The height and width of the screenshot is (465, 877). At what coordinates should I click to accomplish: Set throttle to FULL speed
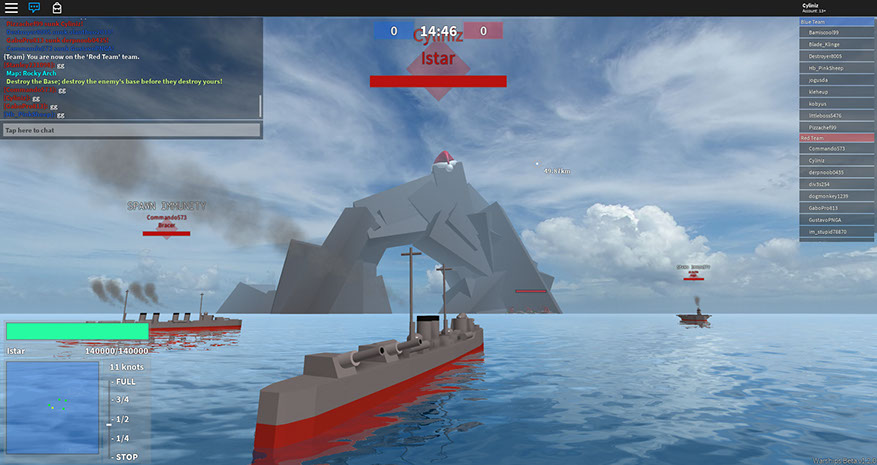click(126, 382)
